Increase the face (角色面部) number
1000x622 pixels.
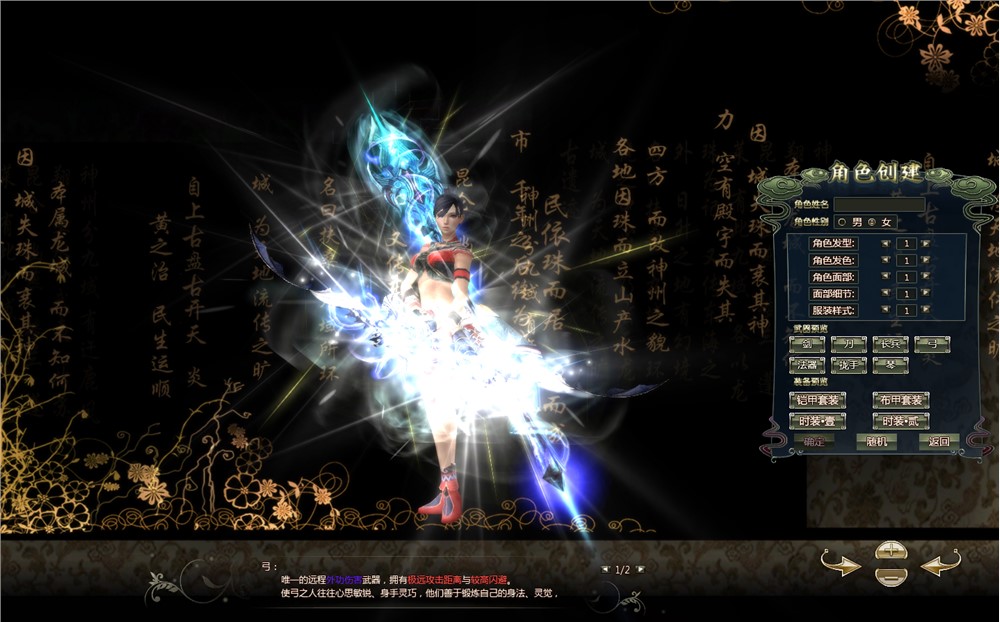point(925,277)
